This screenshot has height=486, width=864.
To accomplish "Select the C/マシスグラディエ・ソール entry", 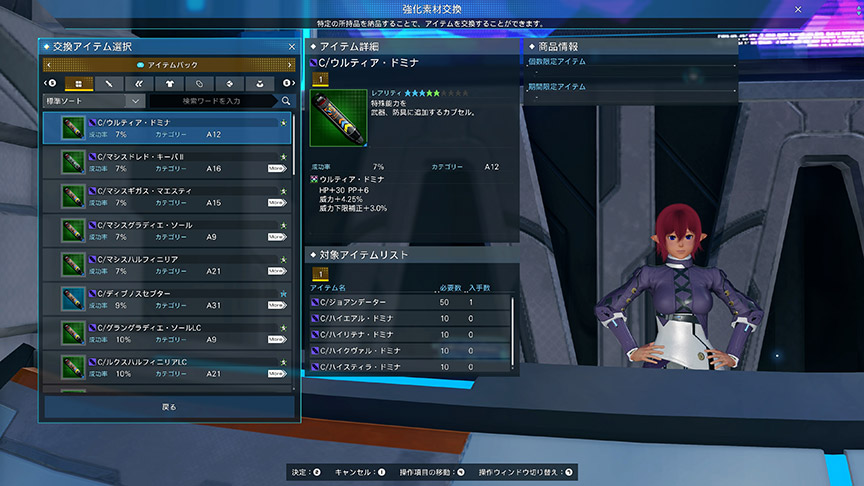I will (165, 230).
